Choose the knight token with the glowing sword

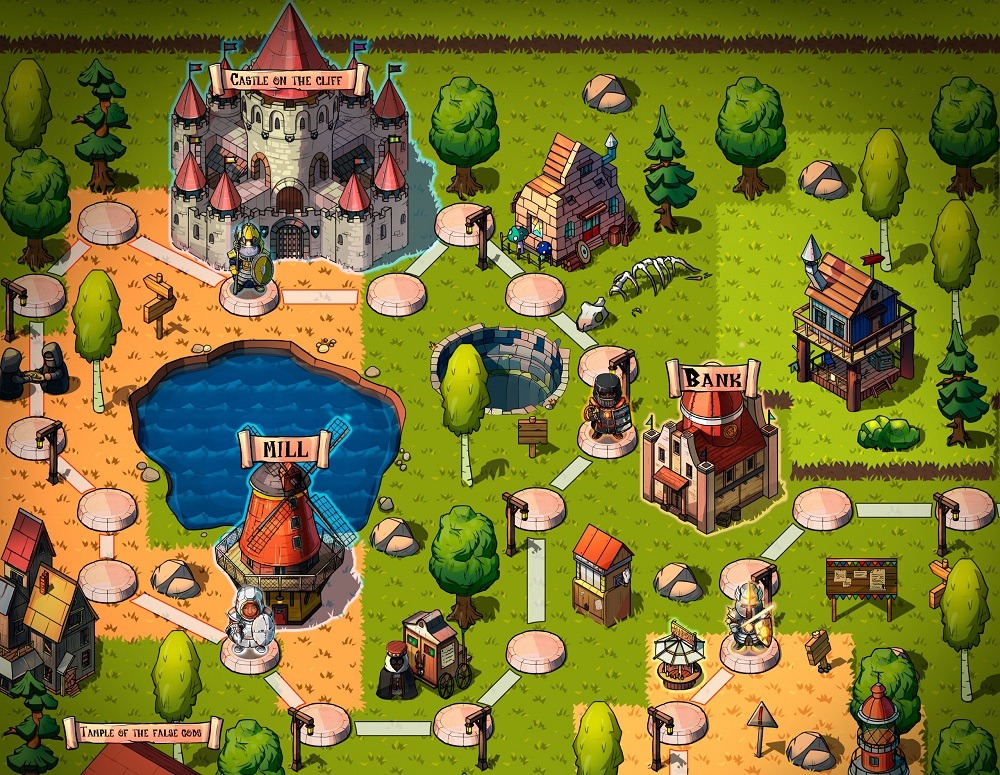pos(748,617)
